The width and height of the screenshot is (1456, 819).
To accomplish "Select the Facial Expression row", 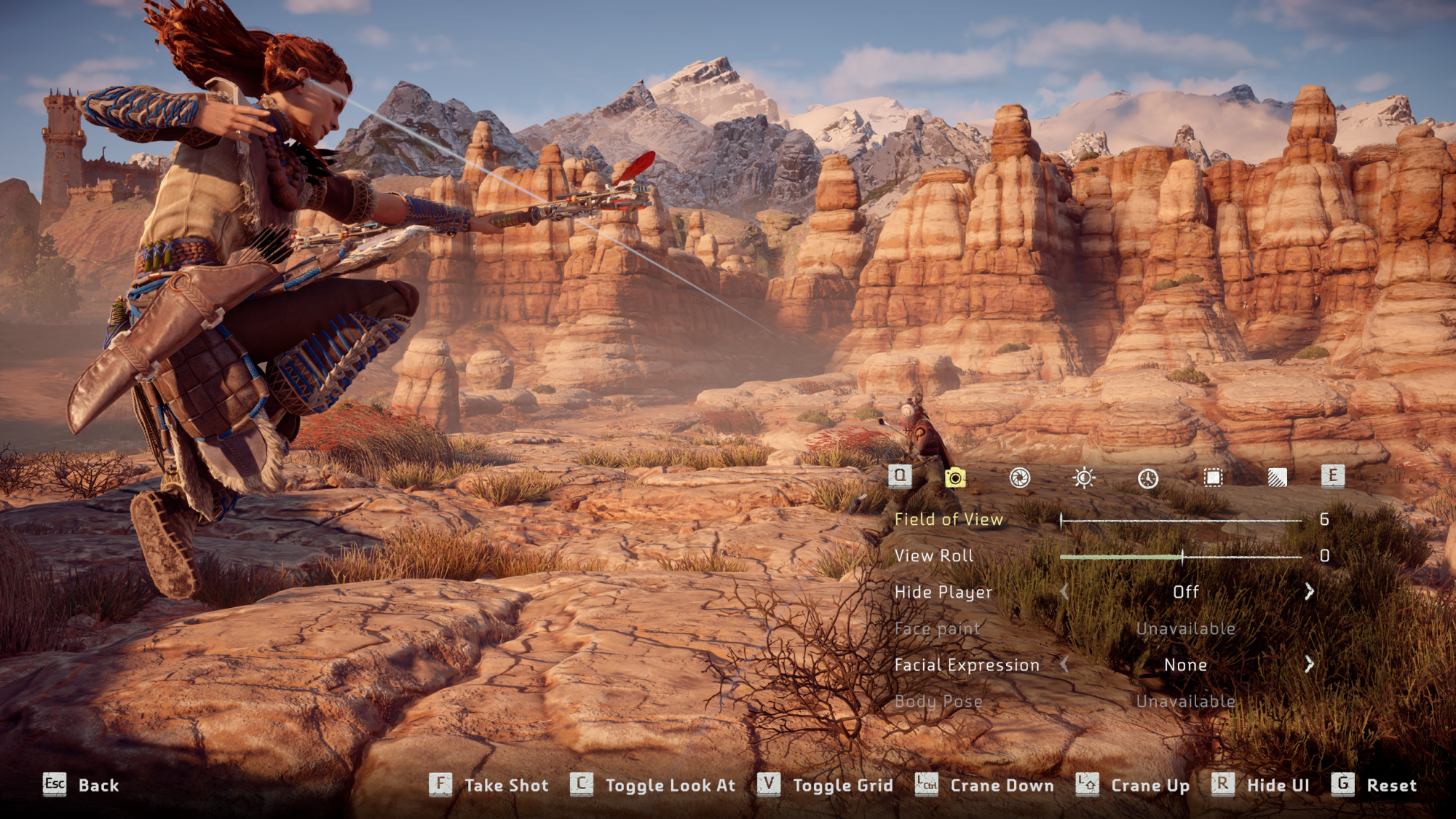I will 967,665.
